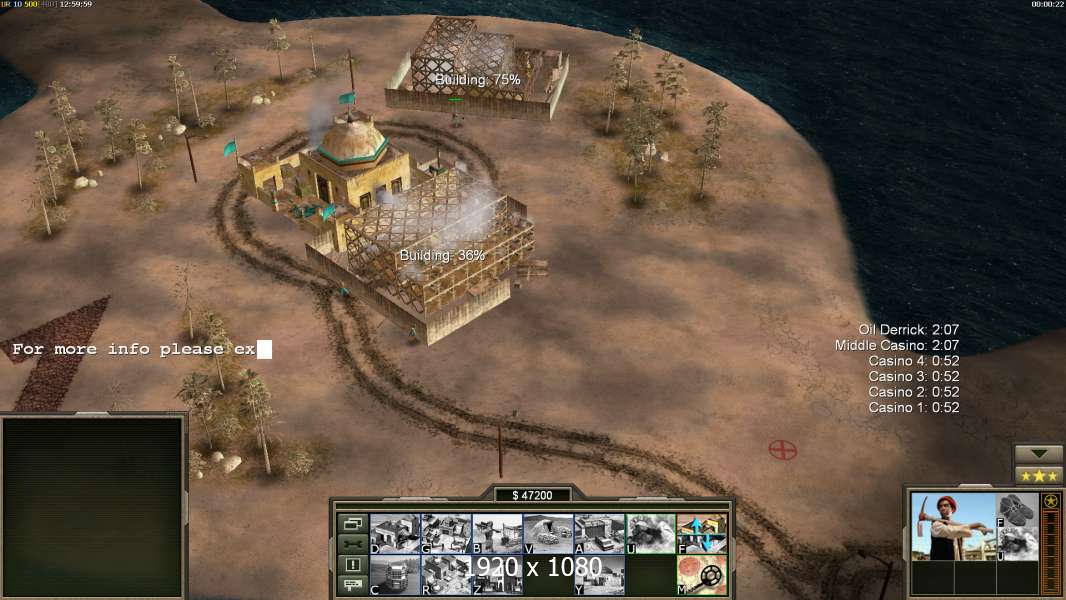Open the chat bubble button on command bar

352,586
